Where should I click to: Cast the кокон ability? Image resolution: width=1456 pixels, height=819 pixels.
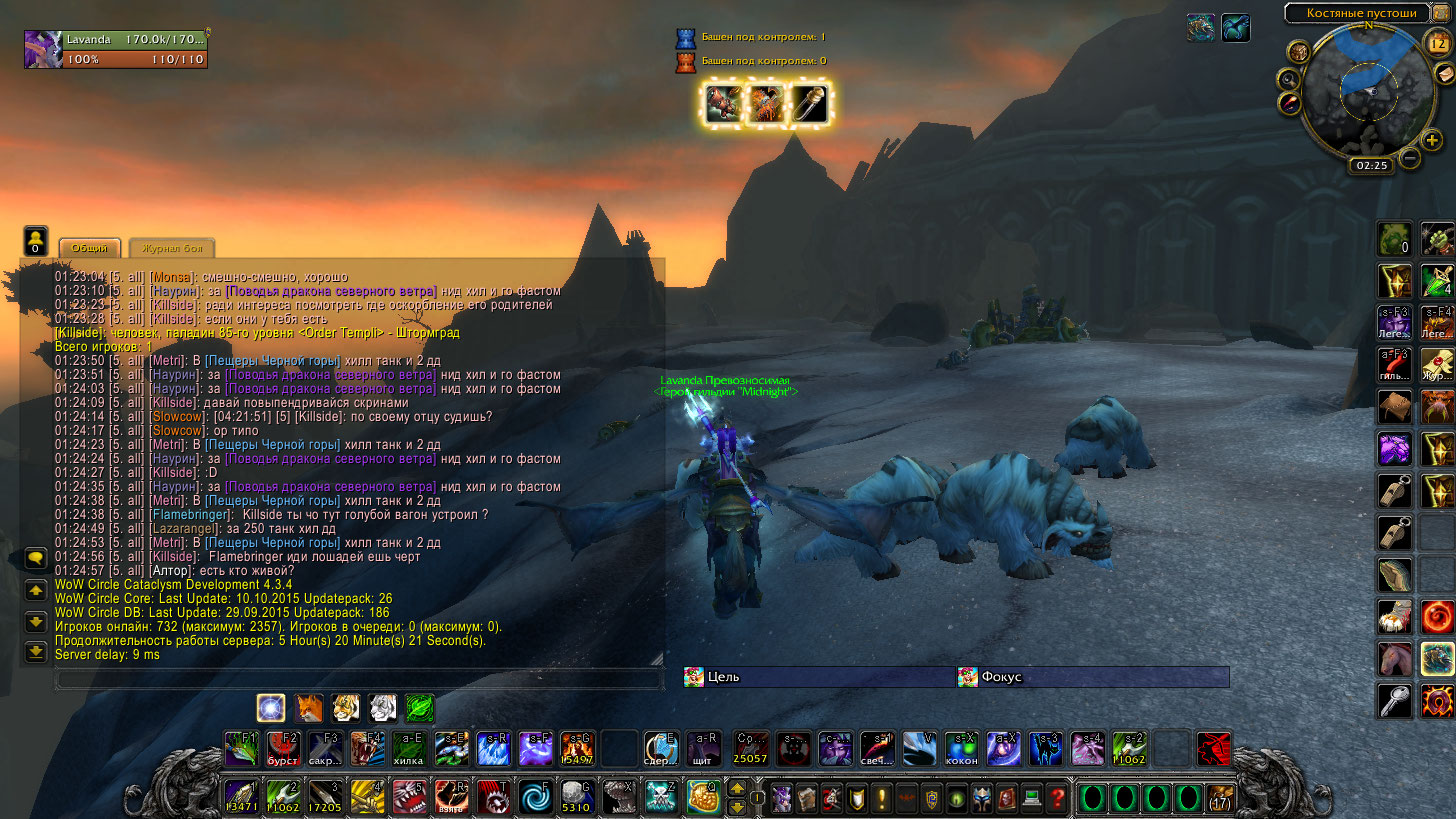961,749
